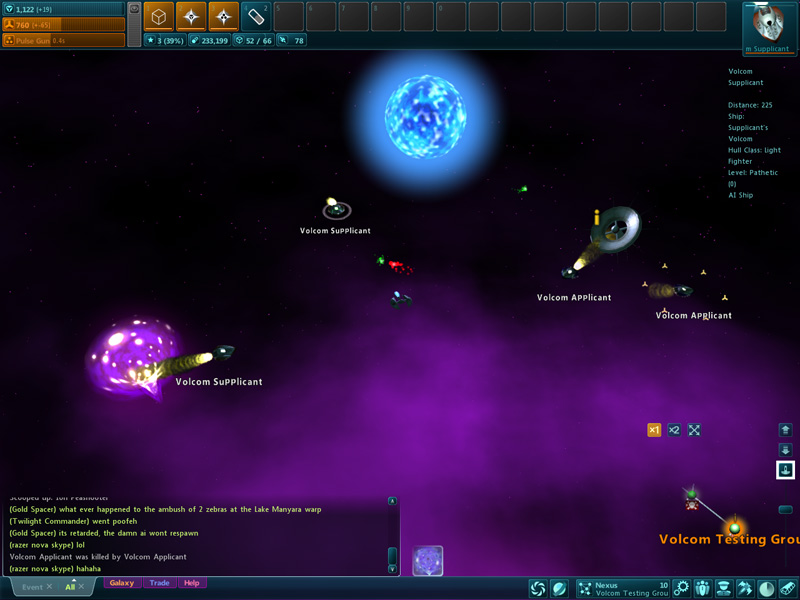Screen dimensions: 800x600
Task: Select the Help chat channel
Action: pos(191,583)
